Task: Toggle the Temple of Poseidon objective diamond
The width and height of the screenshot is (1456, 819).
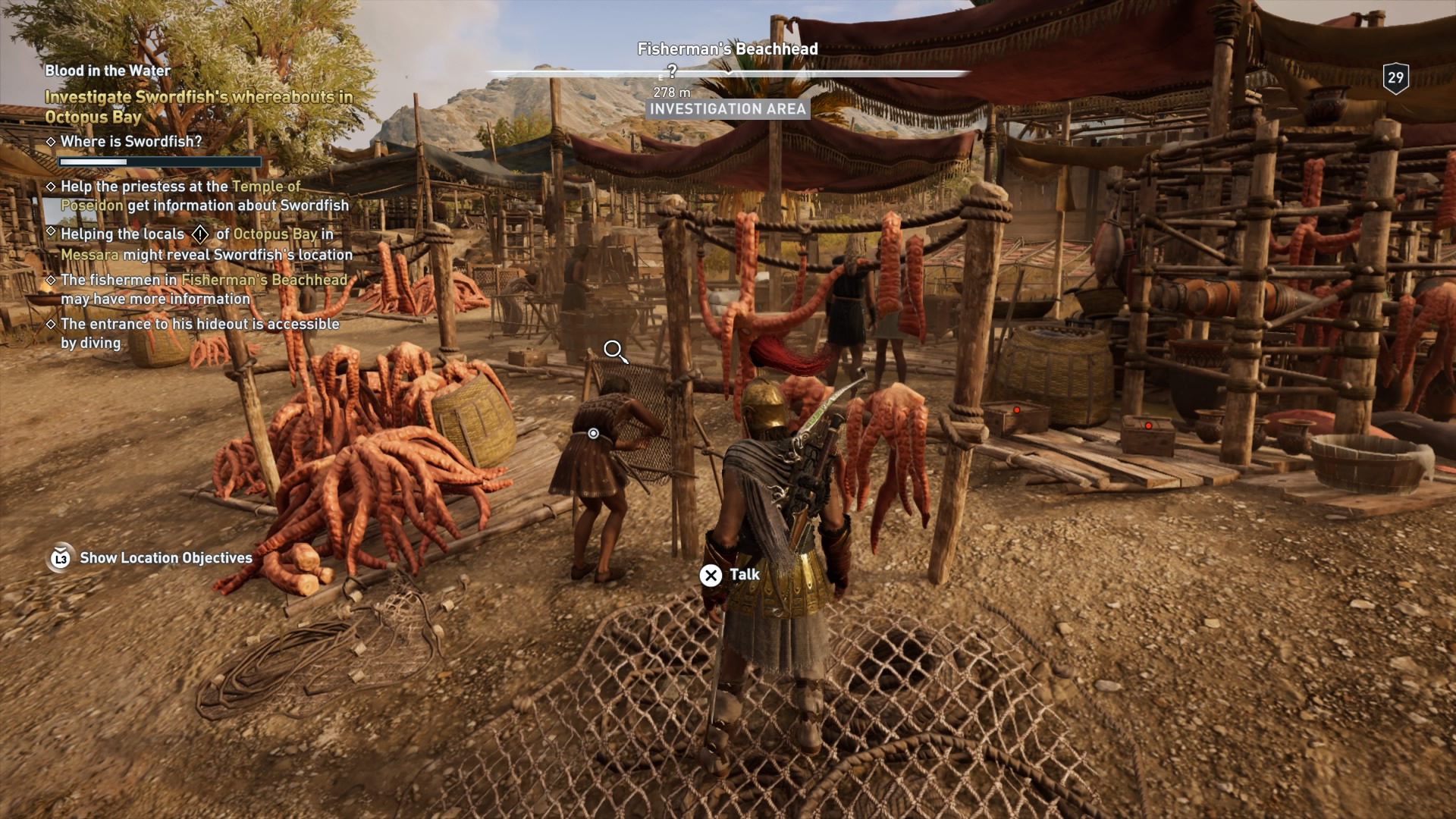Action: pyautogui.click(x=52, y=187)
